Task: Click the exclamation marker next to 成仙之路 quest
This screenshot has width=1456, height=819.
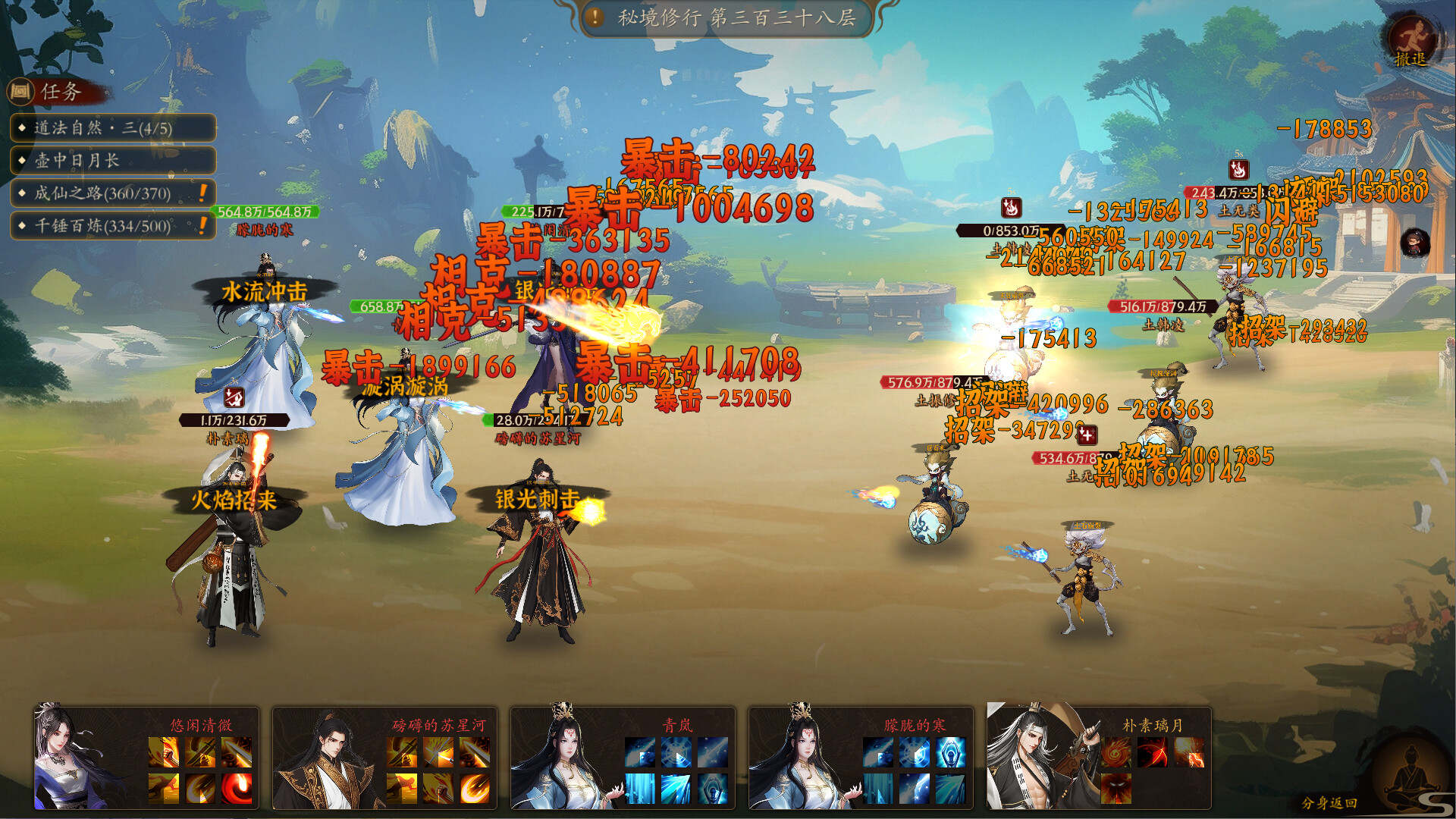Action: 203,194
